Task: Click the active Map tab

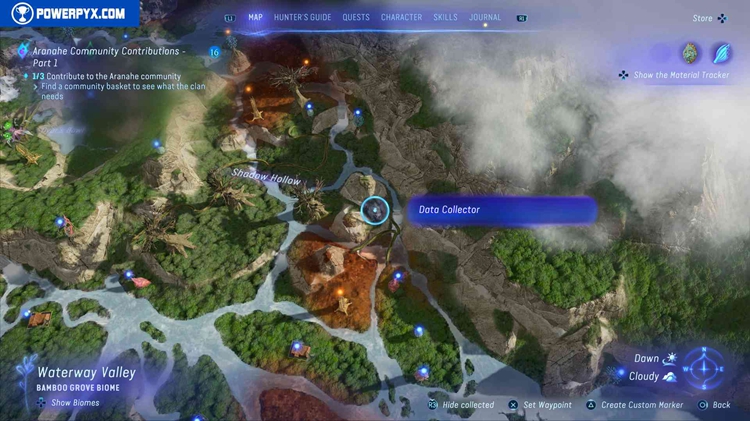Action: 255,17
